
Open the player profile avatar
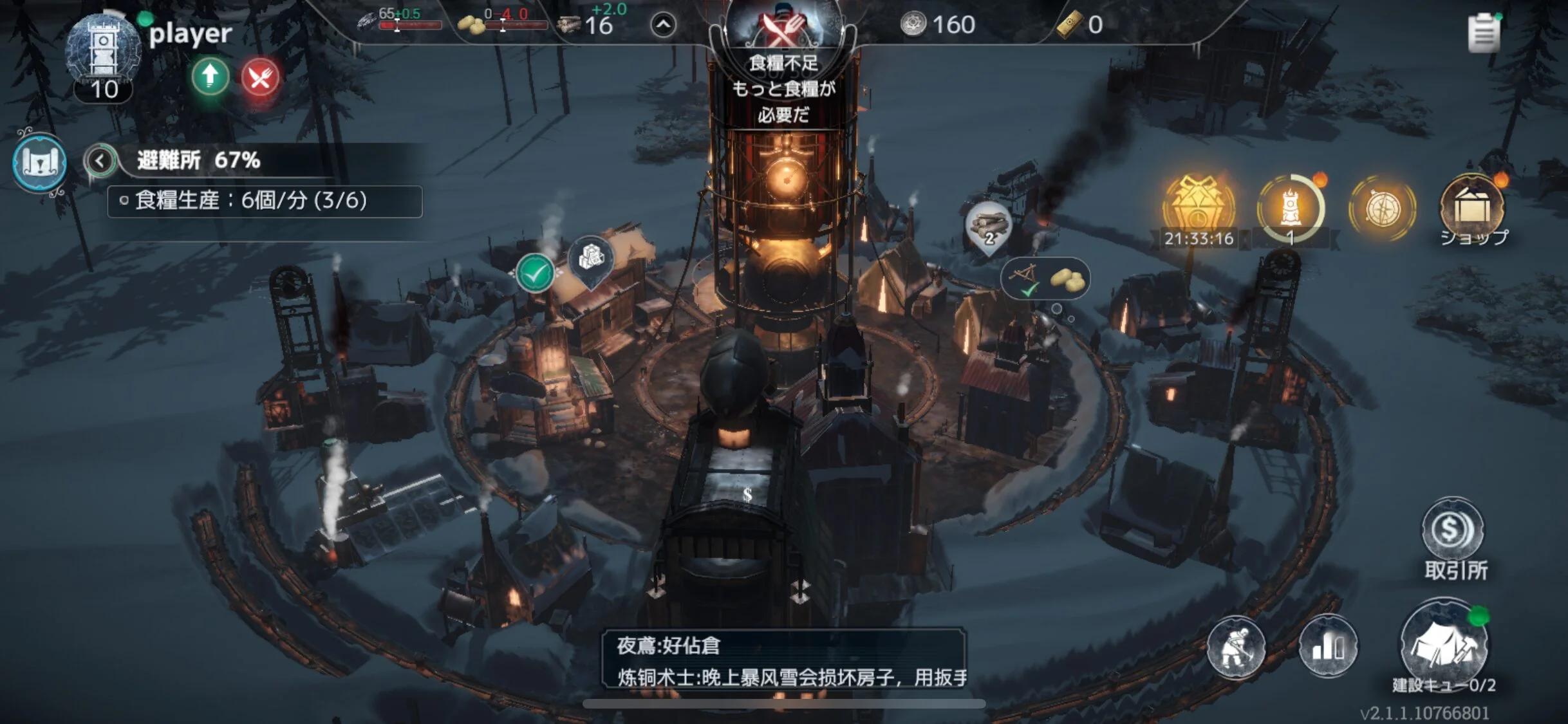pos(103,51)
